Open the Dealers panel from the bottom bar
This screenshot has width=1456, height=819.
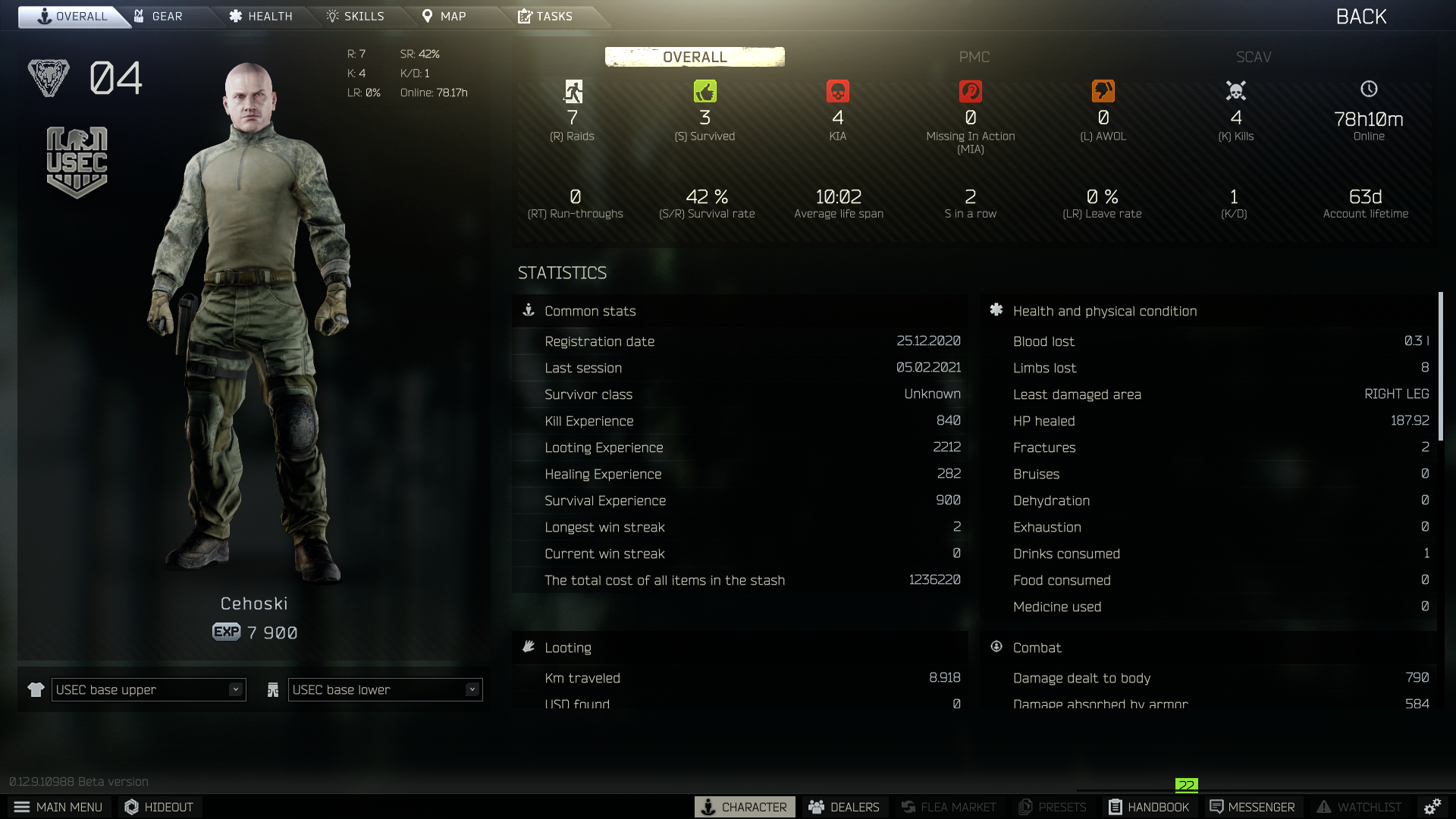click(x=844, y=807)
